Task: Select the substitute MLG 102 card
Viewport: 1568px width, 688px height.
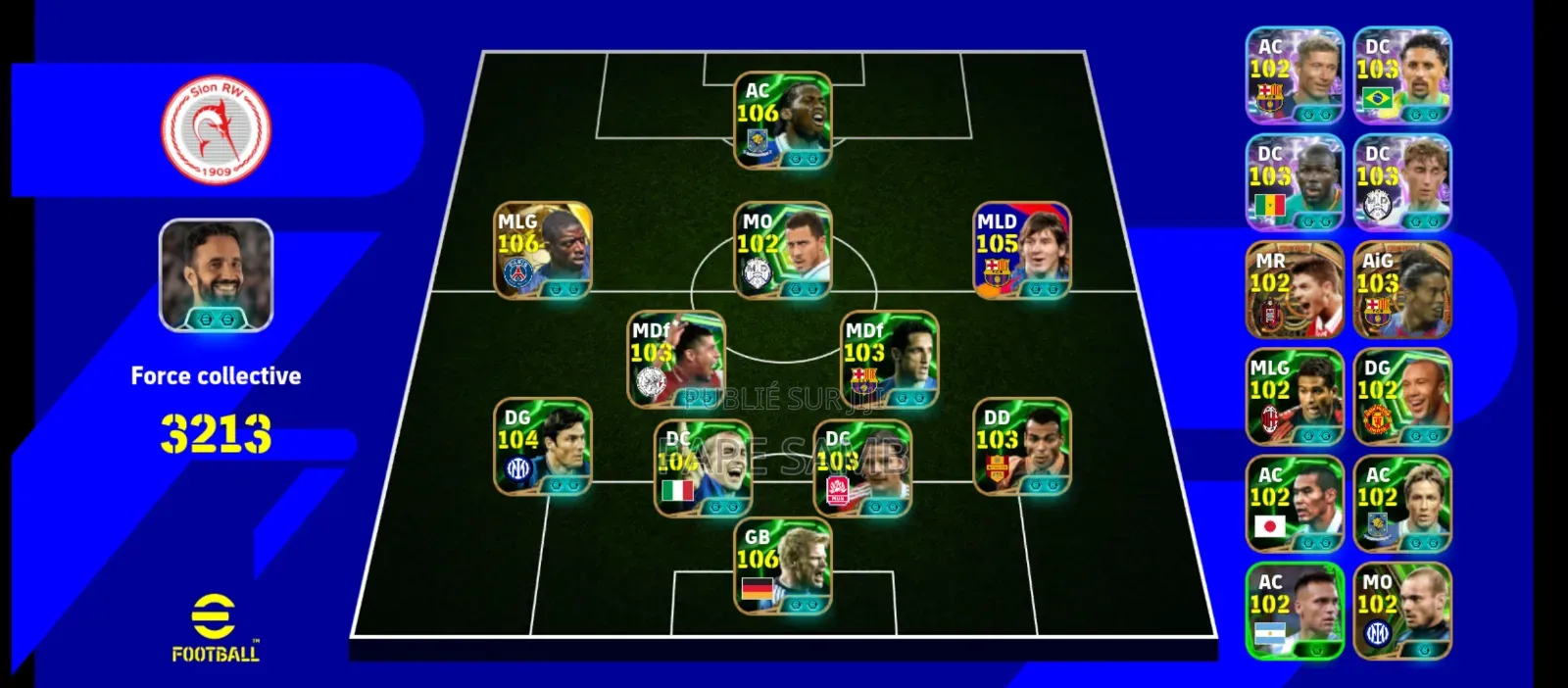Action: pos(1294,397)
